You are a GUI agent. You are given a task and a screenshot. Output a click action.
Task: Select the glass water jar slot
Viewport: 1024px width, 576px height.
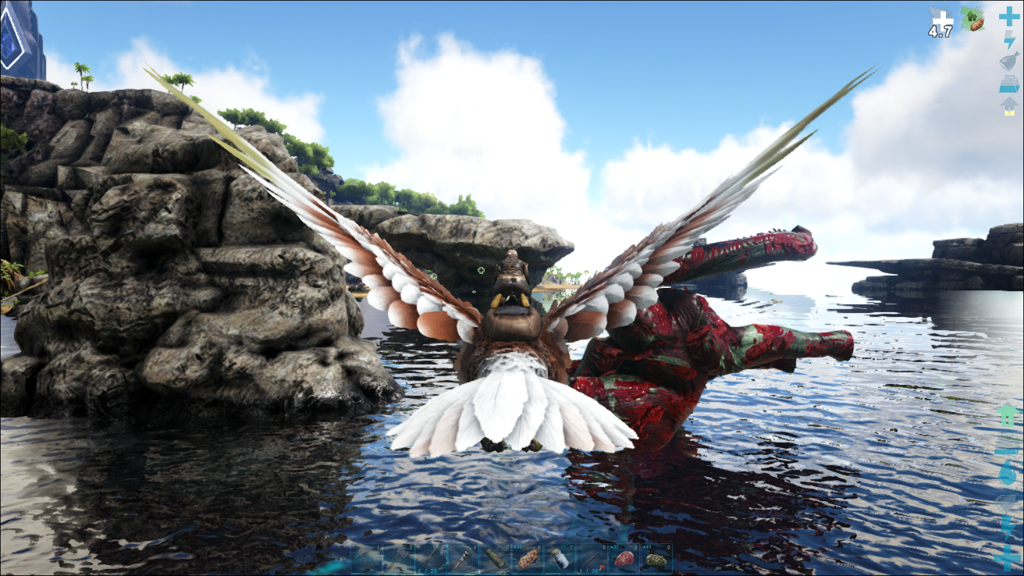click(559, 559)
